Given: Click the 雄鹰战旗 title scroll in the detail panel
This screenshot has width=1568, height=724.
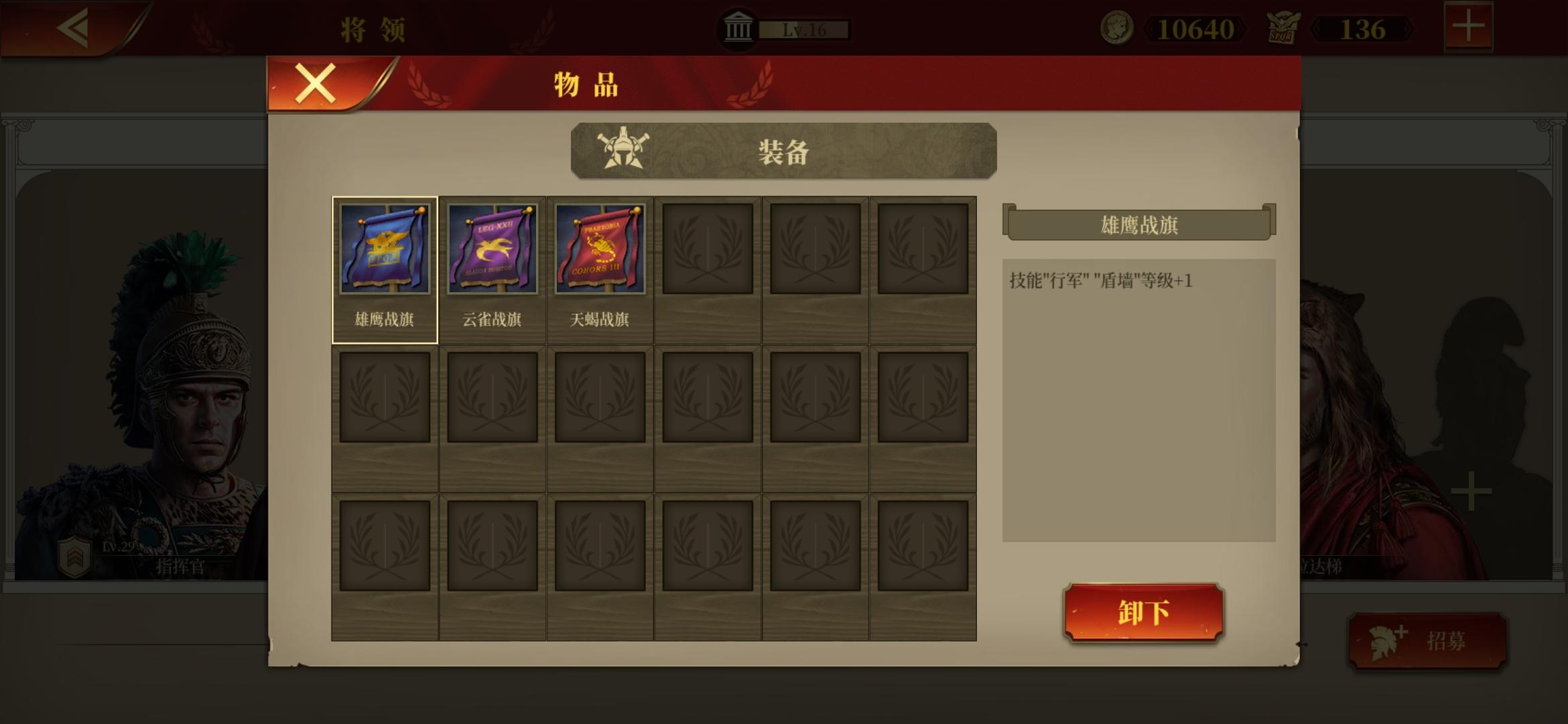Looking at the screenshot, I should (x=1140, y=225).
